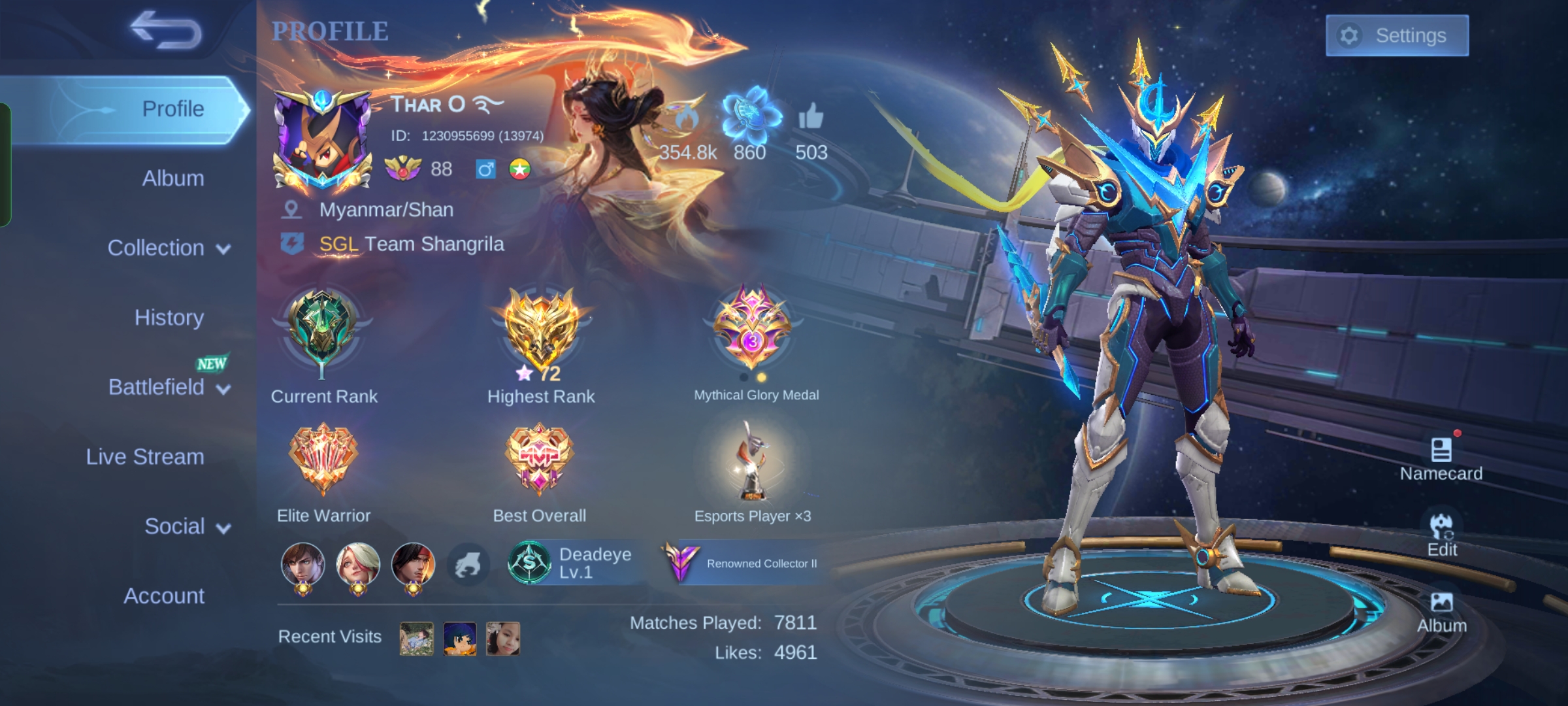Viewport: 1568px width, 706px height.
Task: Select the Esports Player trophy
Action: (x=751, y=461)
